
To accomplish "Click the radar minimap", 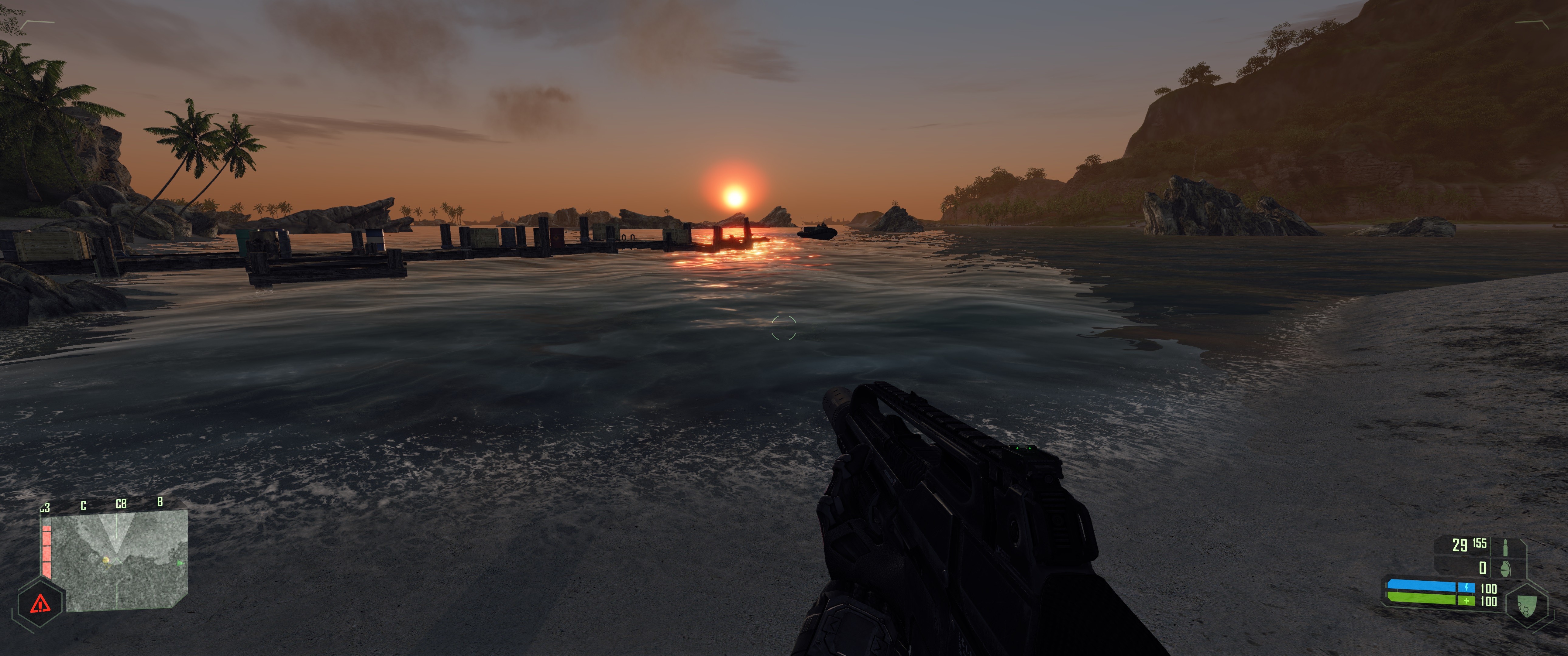I will (x=119, y=560).
